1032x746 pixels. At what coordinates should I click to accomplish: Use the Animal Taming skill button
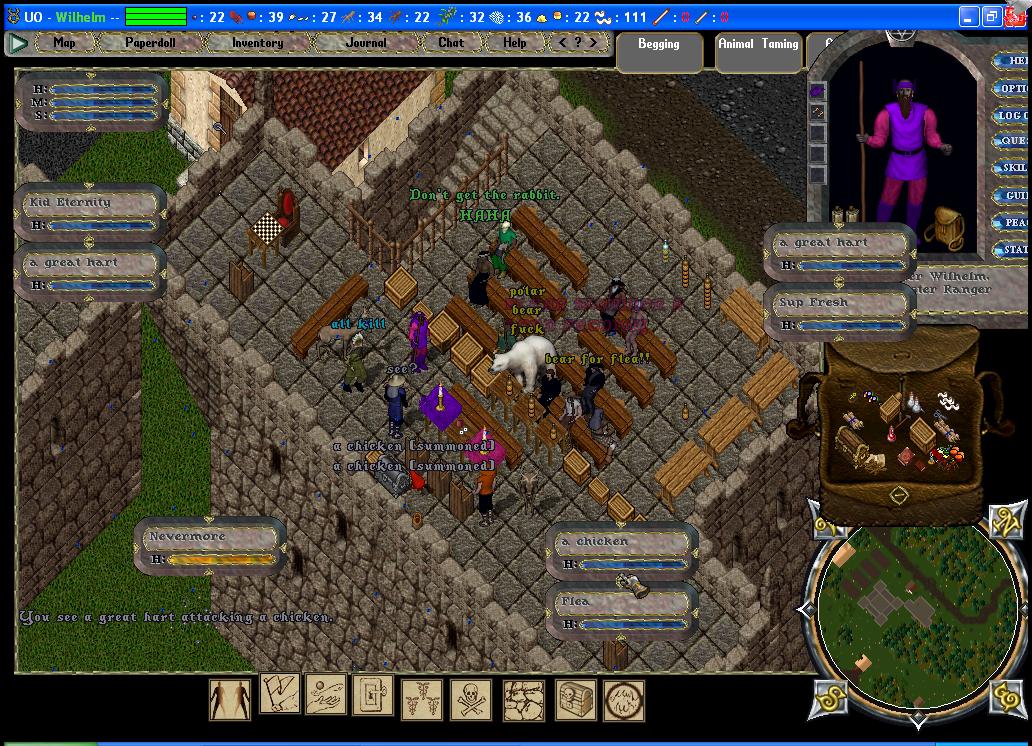[758, 45]
